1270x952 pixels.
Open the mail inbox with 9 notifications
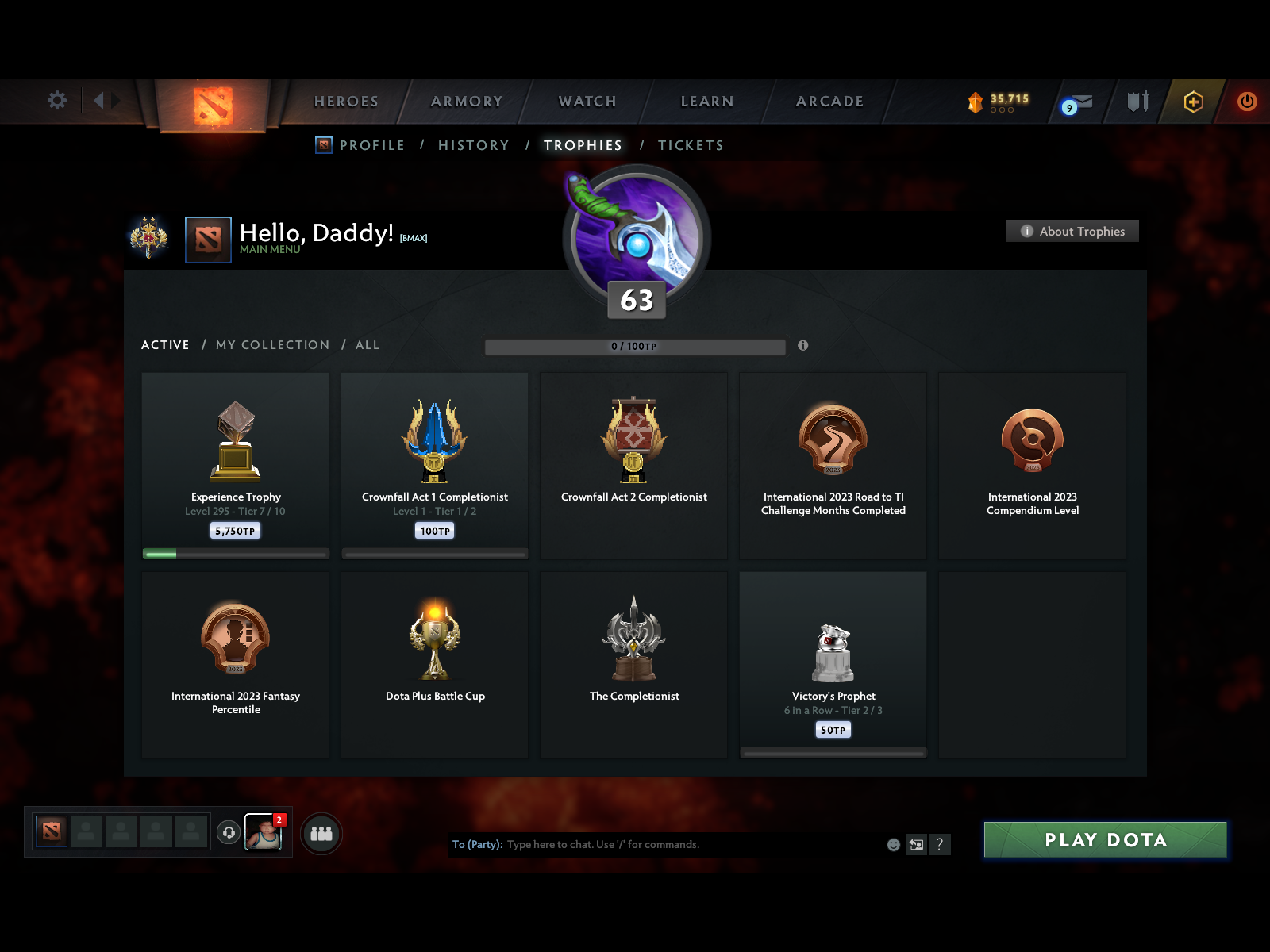(1077, 102)
